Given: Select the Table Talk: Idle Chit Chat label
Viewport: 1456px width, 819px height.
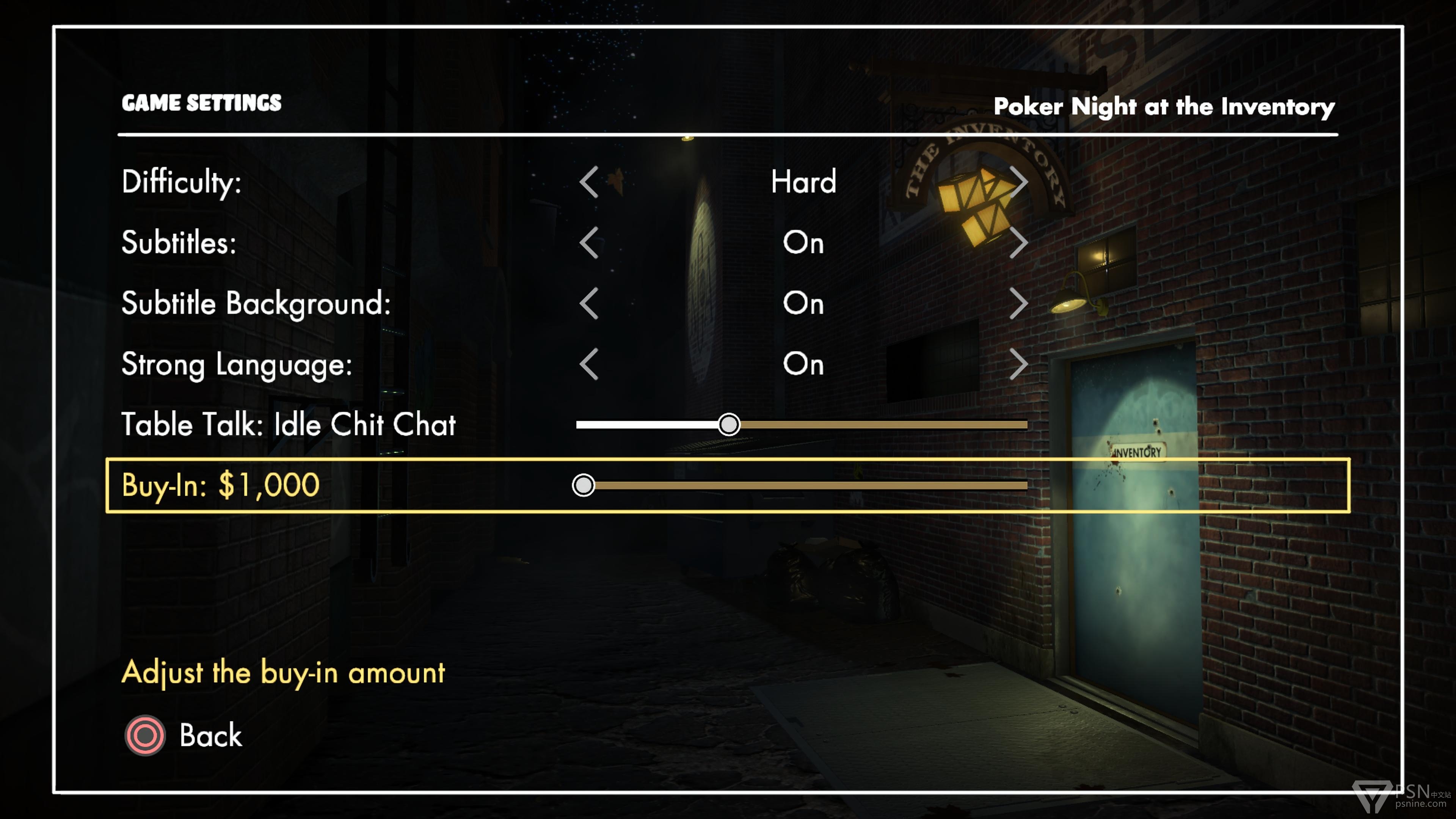Looking at the screenshot, I should pyautogui.click(x=288, y=425).
